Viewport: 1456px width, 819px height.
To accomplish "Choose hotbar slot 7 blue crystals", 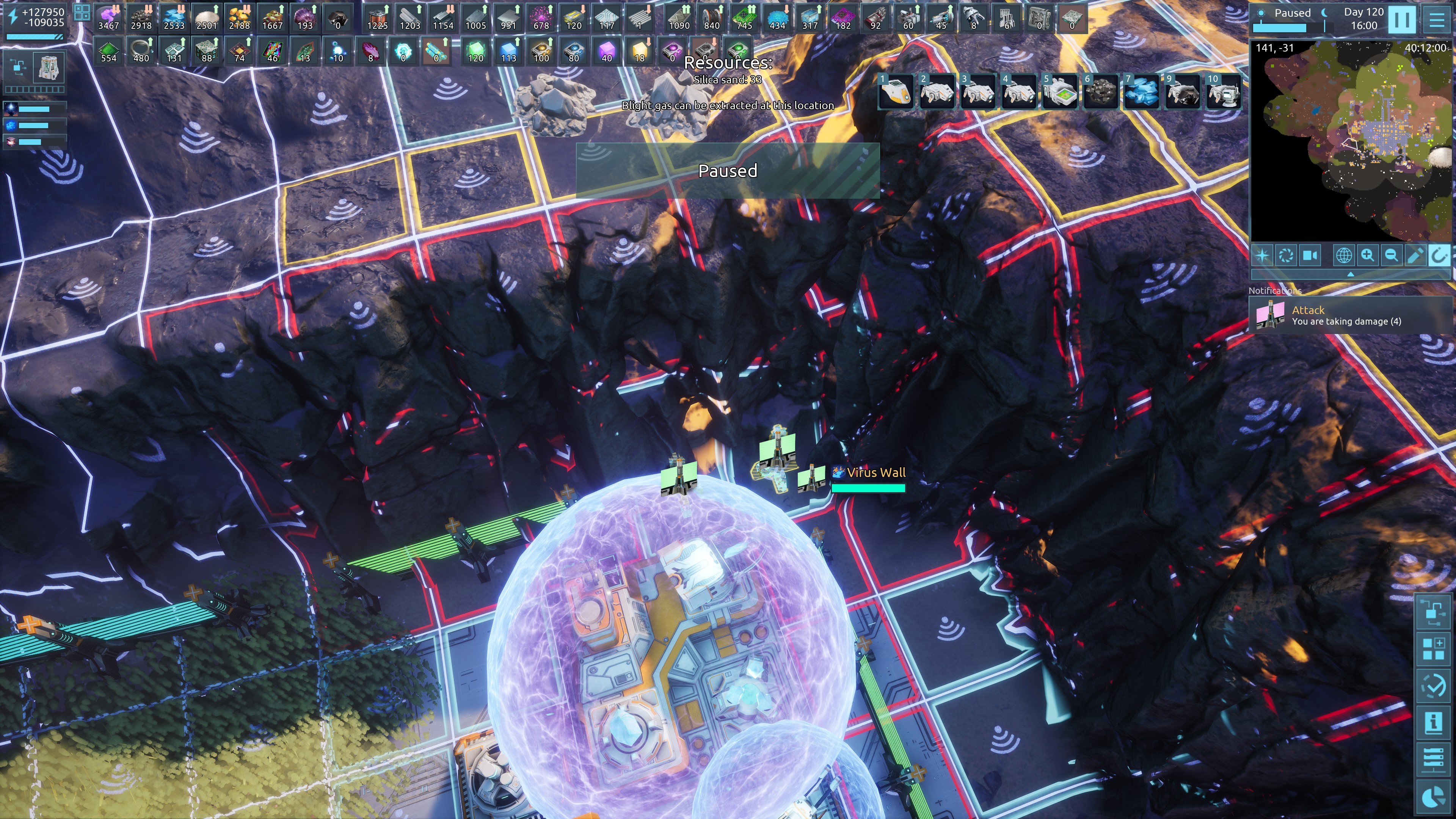I will [1141, 91].
